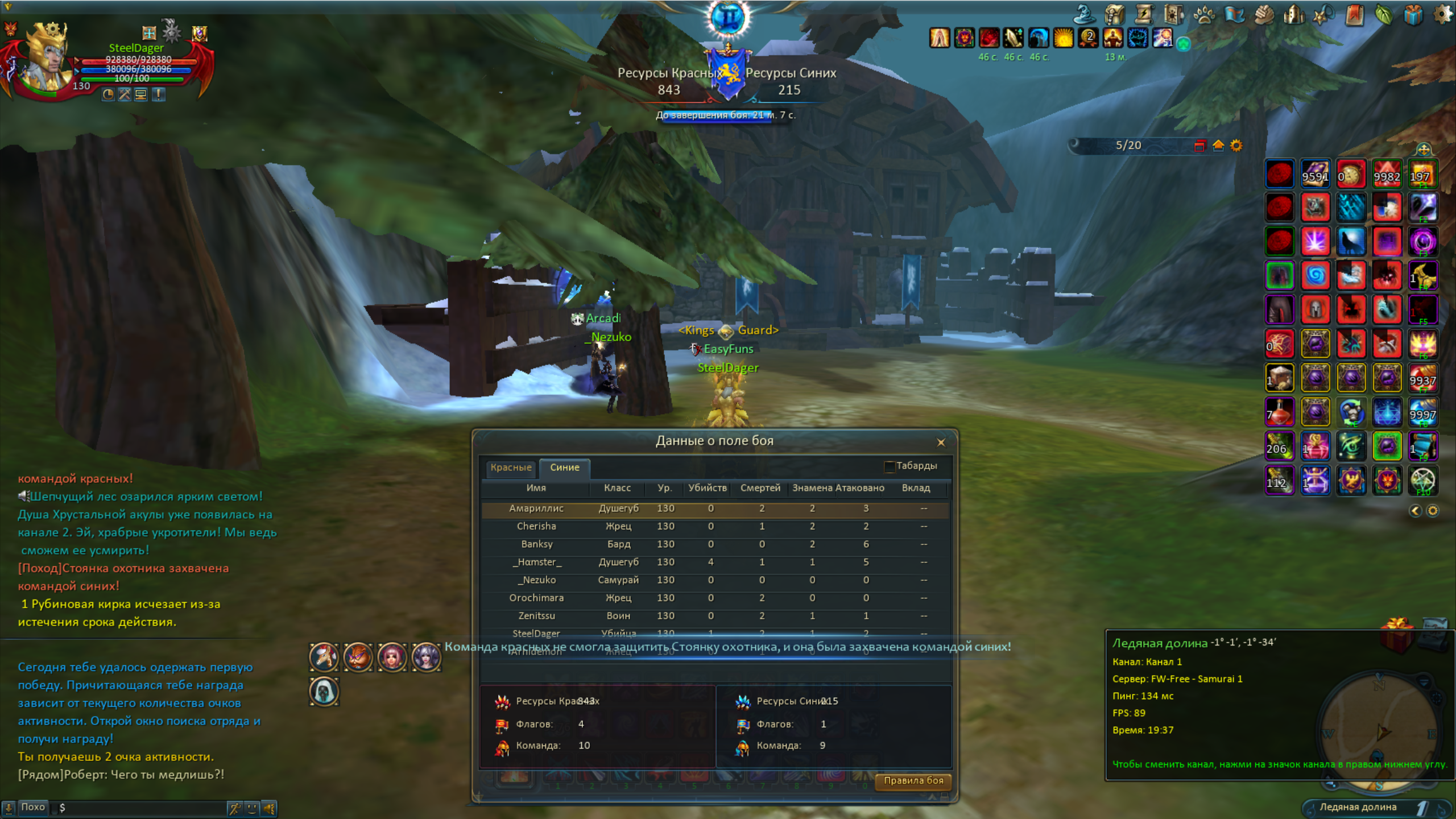The width and height of the screenshot is (1456, 819).
Task: Toggle the Табарды checkbox
Action: click(890, 466)
